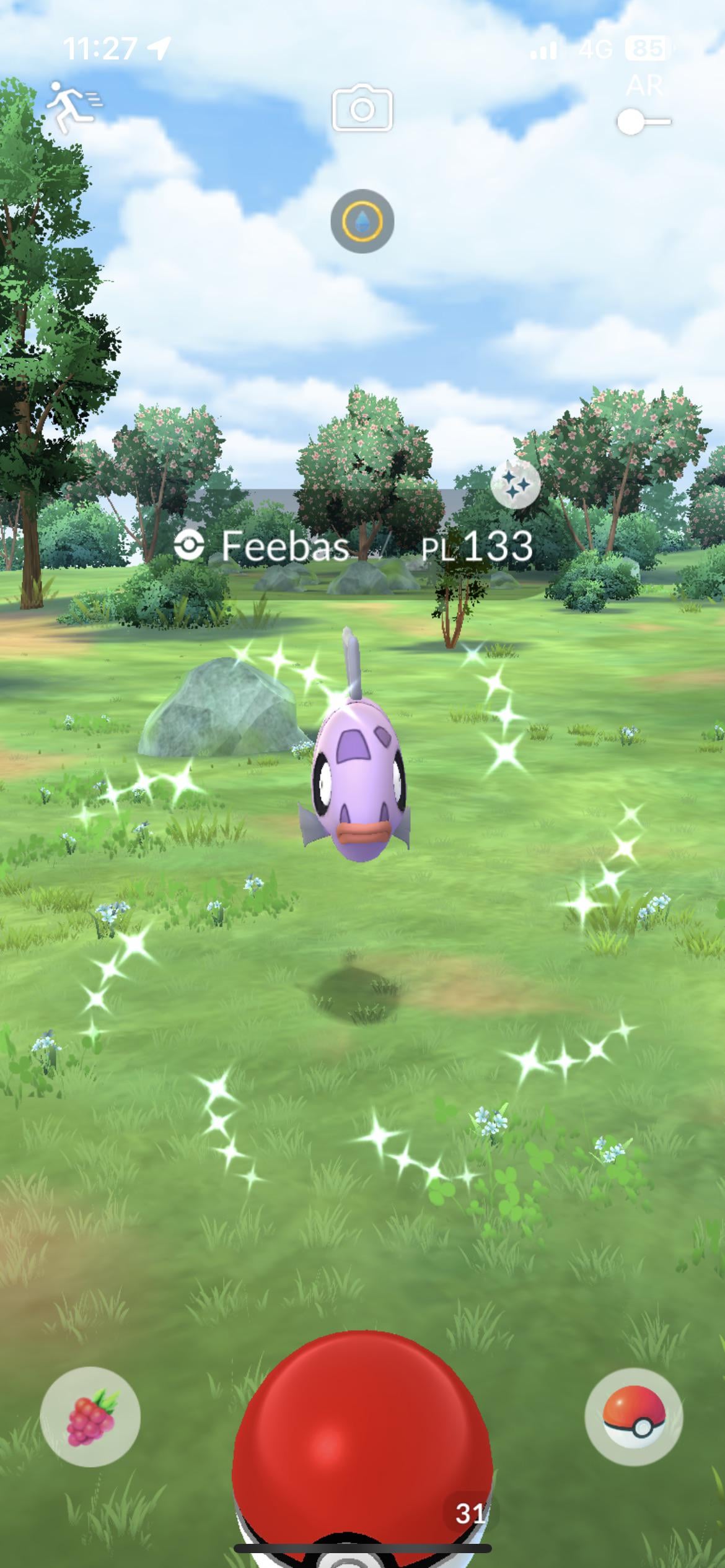Tap the shiny sparkle icon
This screenshot has width=725, height=1568.
tap(515, 484)
